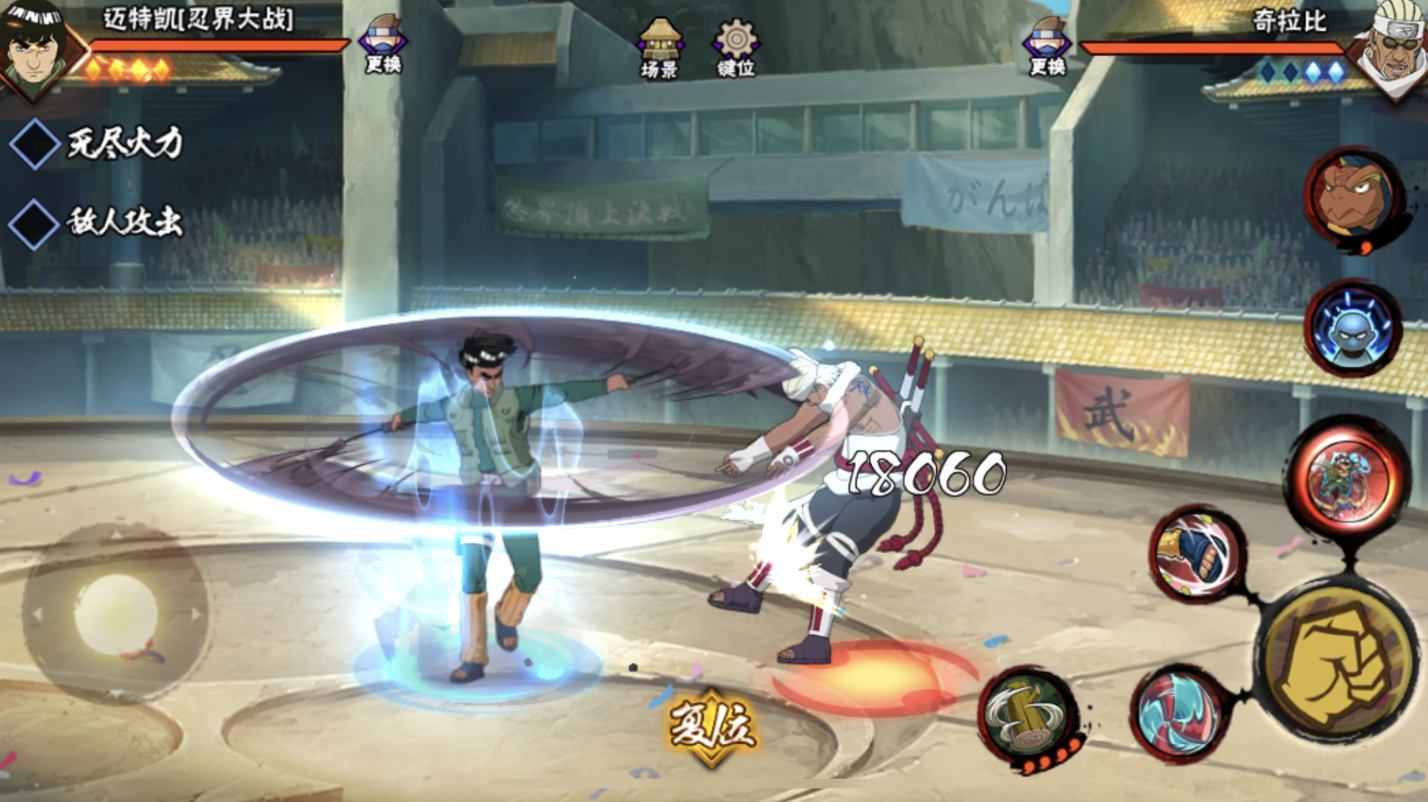Open the 场景 scene selector

point(660,47)
